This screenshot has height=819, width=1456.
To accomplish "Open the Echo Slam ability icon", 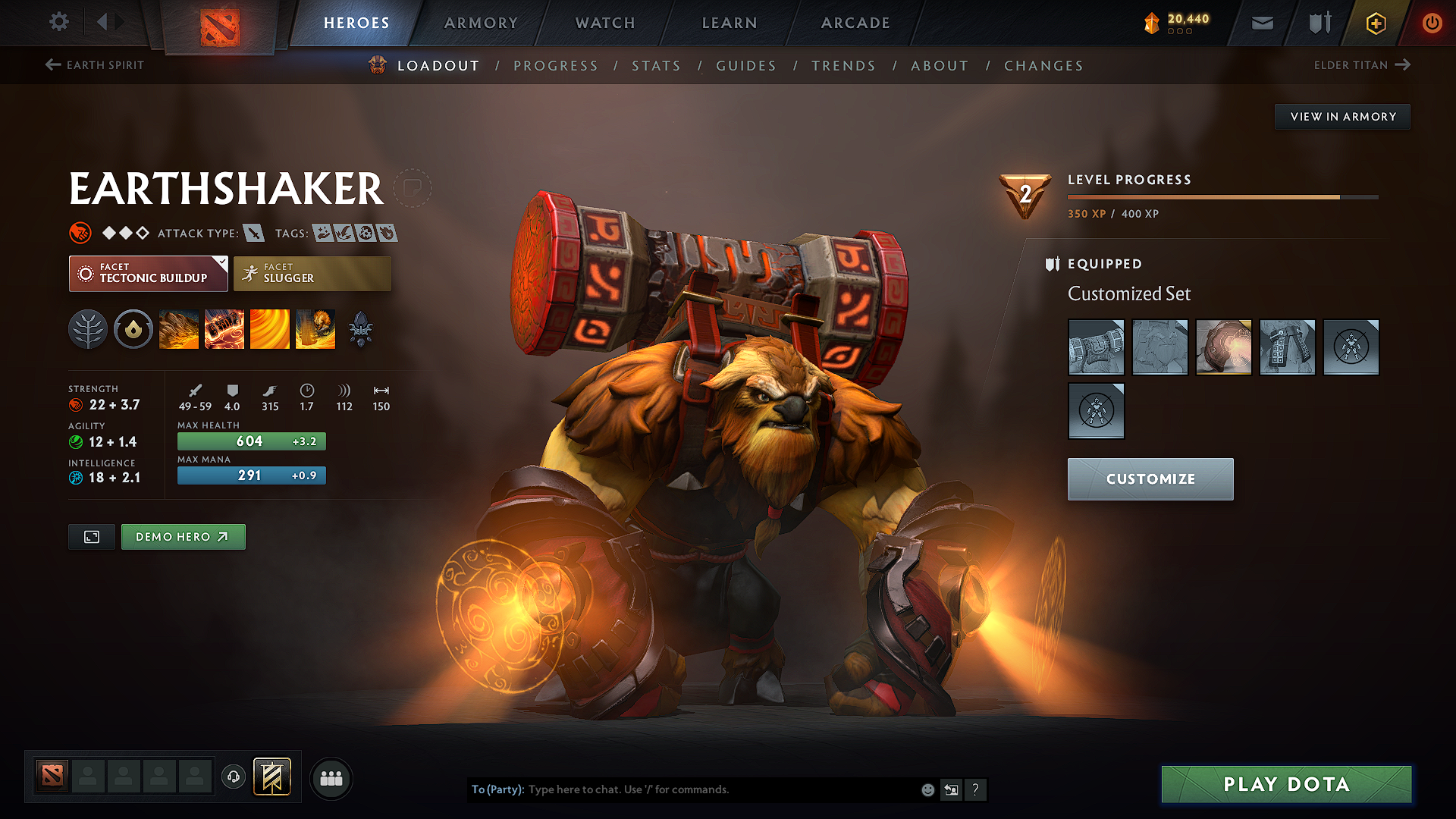I will point(315,329).
